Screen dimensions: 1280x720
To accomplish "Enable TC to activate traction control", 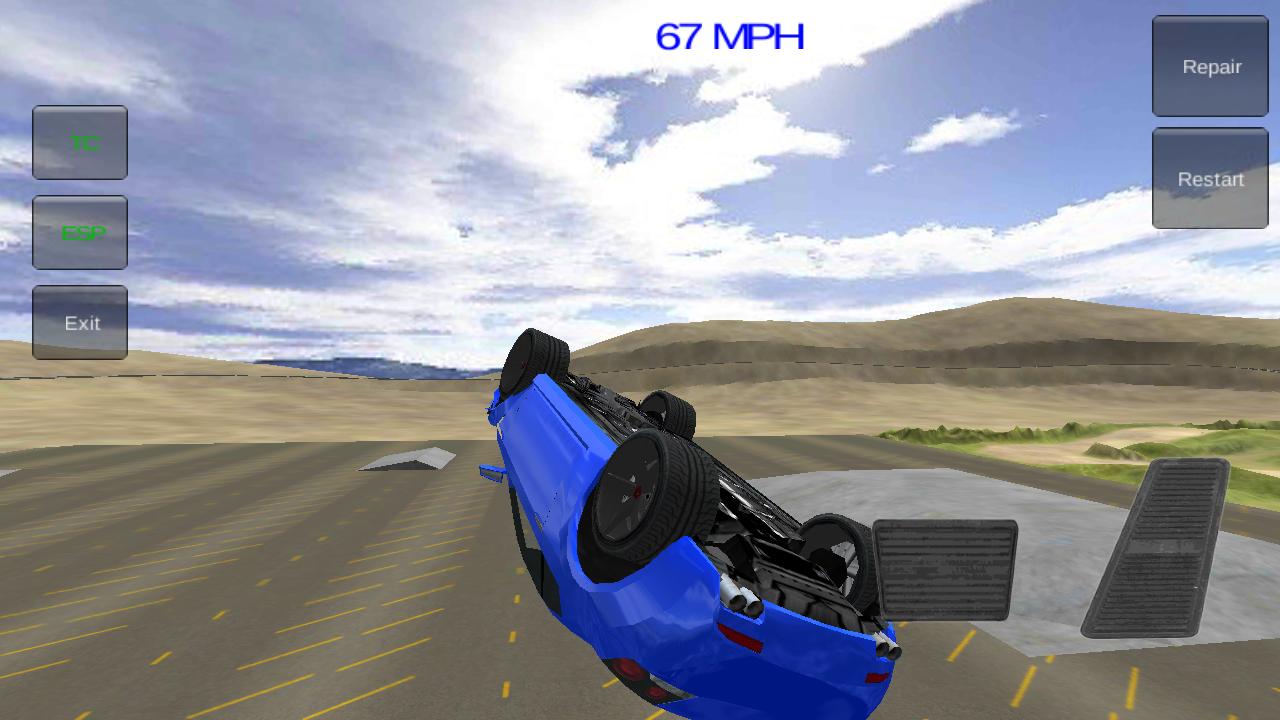I will (79, 142).
